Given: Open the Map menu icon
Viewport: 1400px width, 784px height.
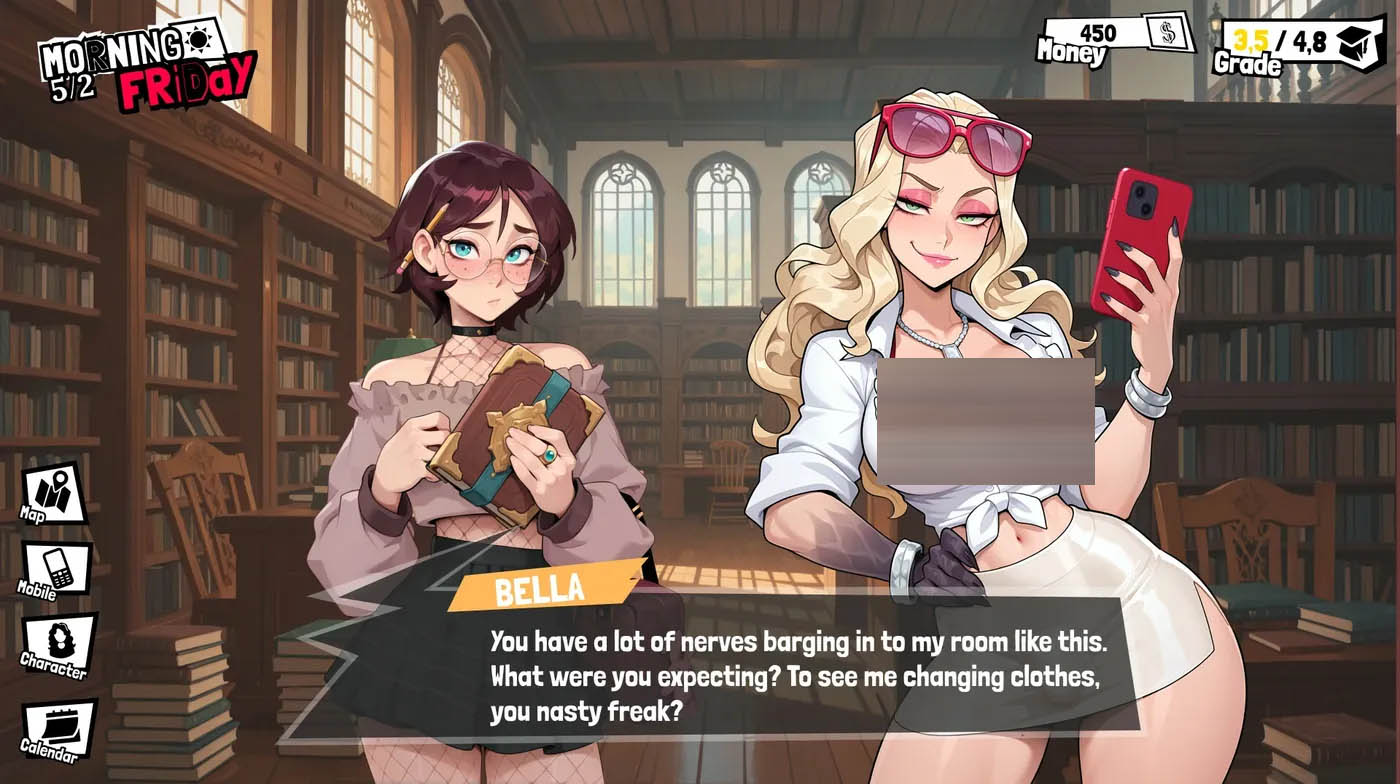Looking at the screenshot, I should (53, 491).
